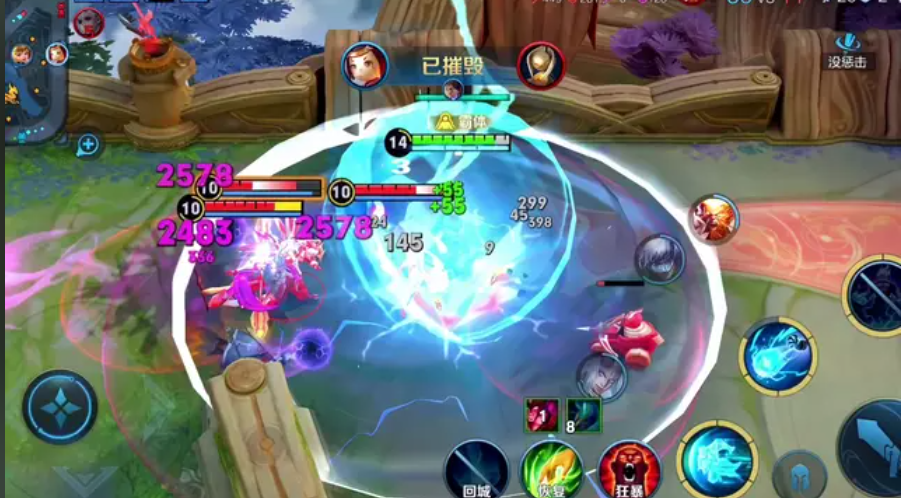Image resolution: width=901 pixels, height=498 pixels.
Task: Hit the sword basic attack button
Action: pyautogui.click(x=872, y=440)
